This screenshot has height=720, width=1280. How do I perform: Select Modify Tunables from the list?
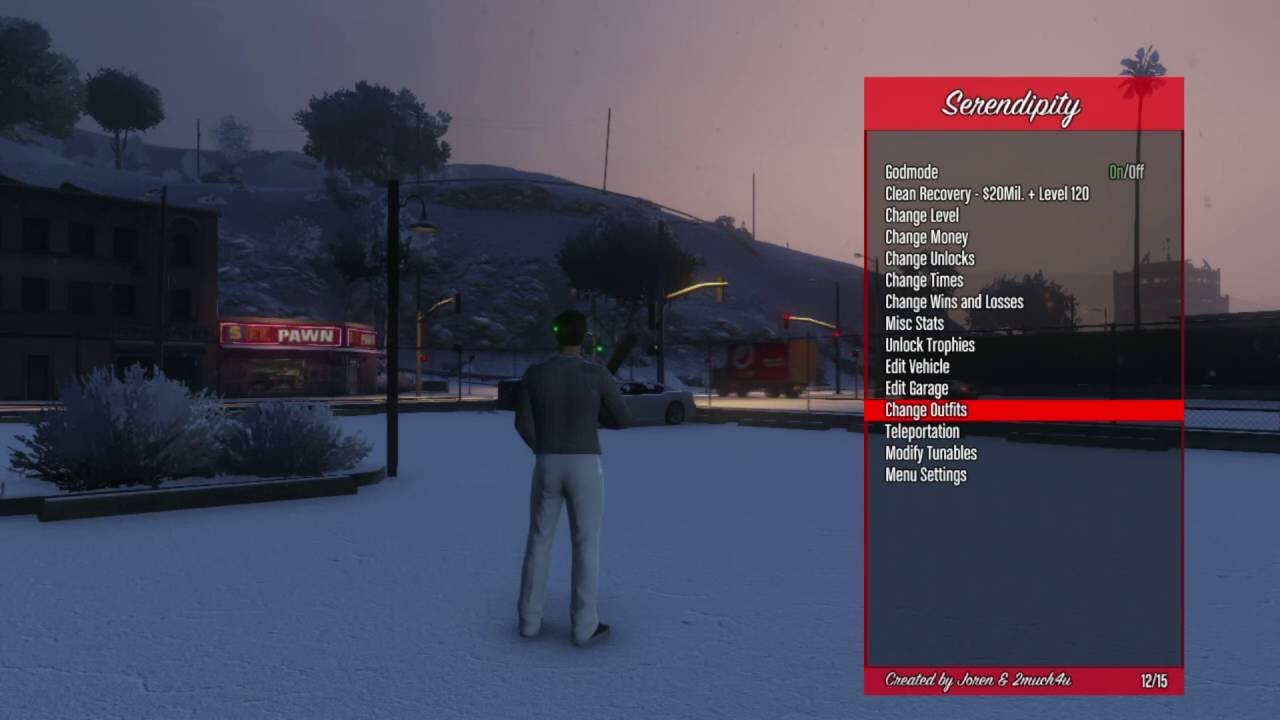[x=930, y=453]
